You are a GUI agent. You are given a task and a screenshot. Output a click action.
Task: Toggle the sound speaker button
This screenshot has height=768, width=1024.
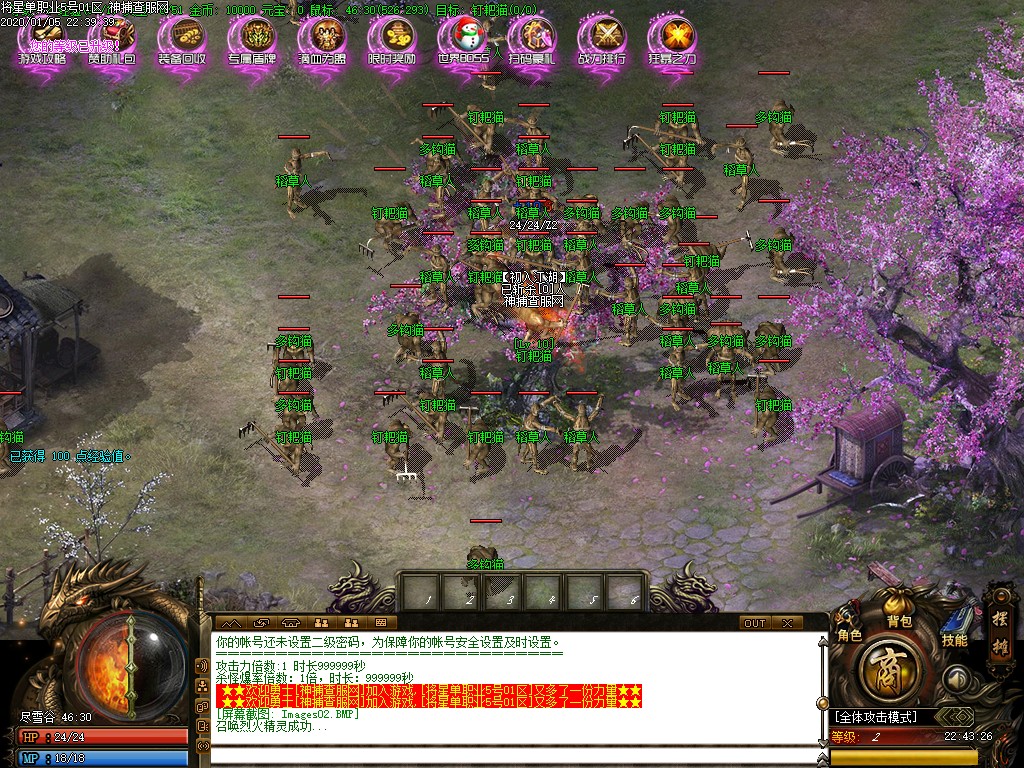pos(957,677)
